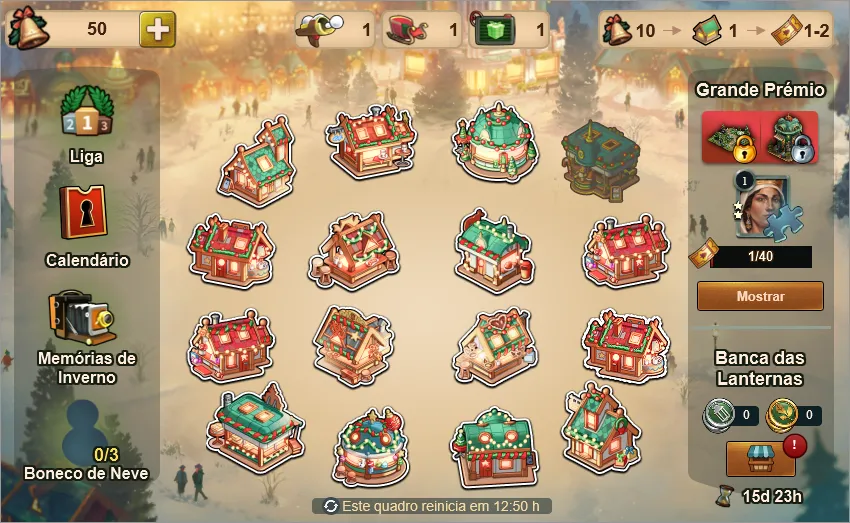Open the Banca das Lanternas shop
Image resolution: width=850 pixels, height=523 pixels.
(x=760, y=458)
